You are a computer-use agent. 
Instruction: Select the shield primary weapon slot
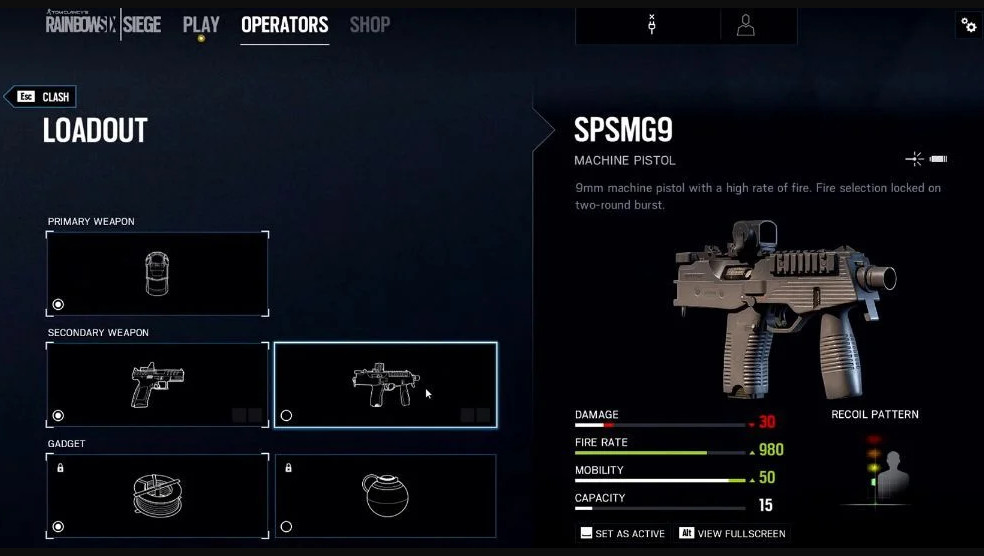tap(157, 273)
